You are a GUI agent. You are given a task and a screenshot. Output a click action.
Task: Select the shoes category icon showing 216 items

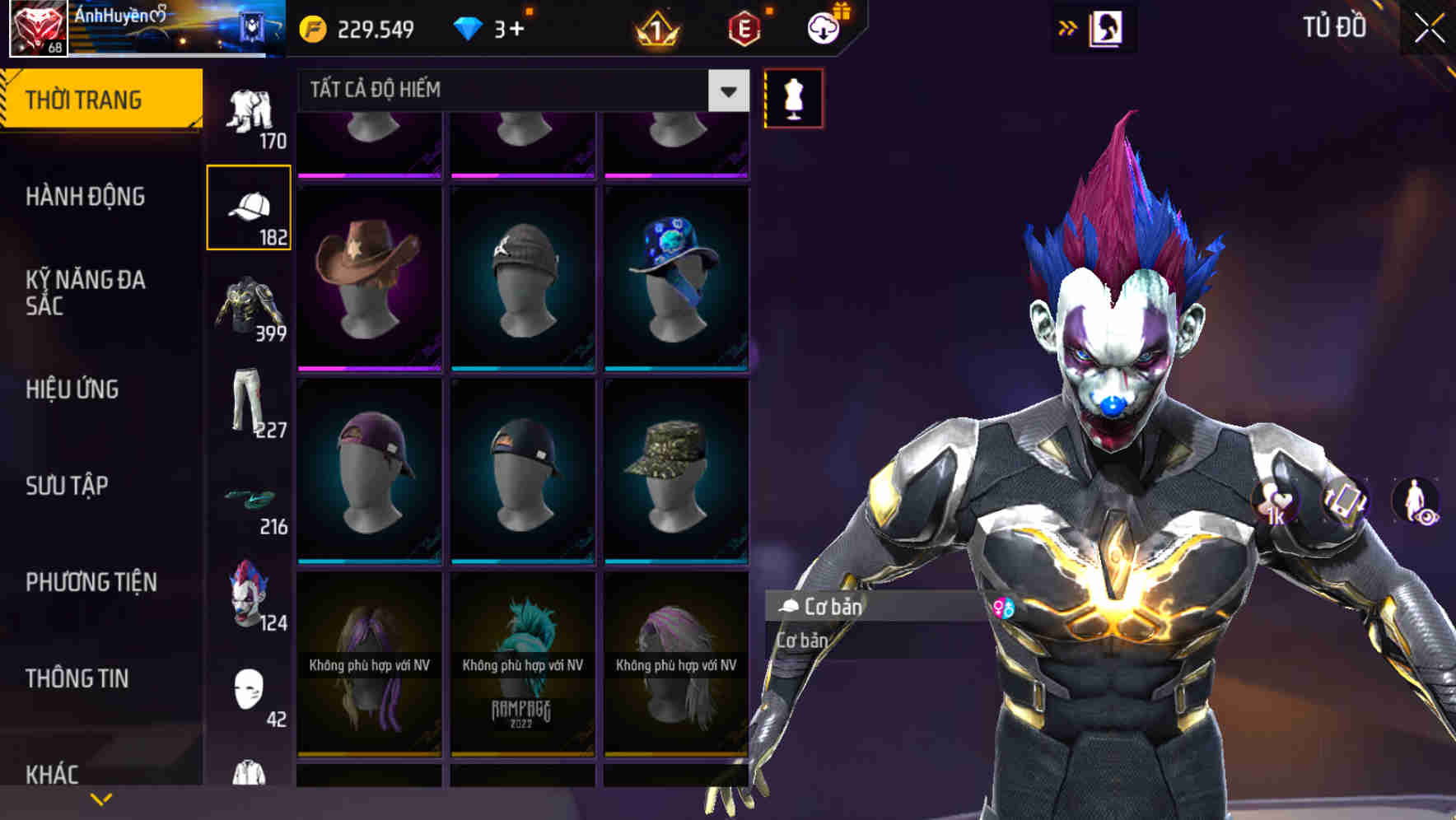click(x=250, y=501)
